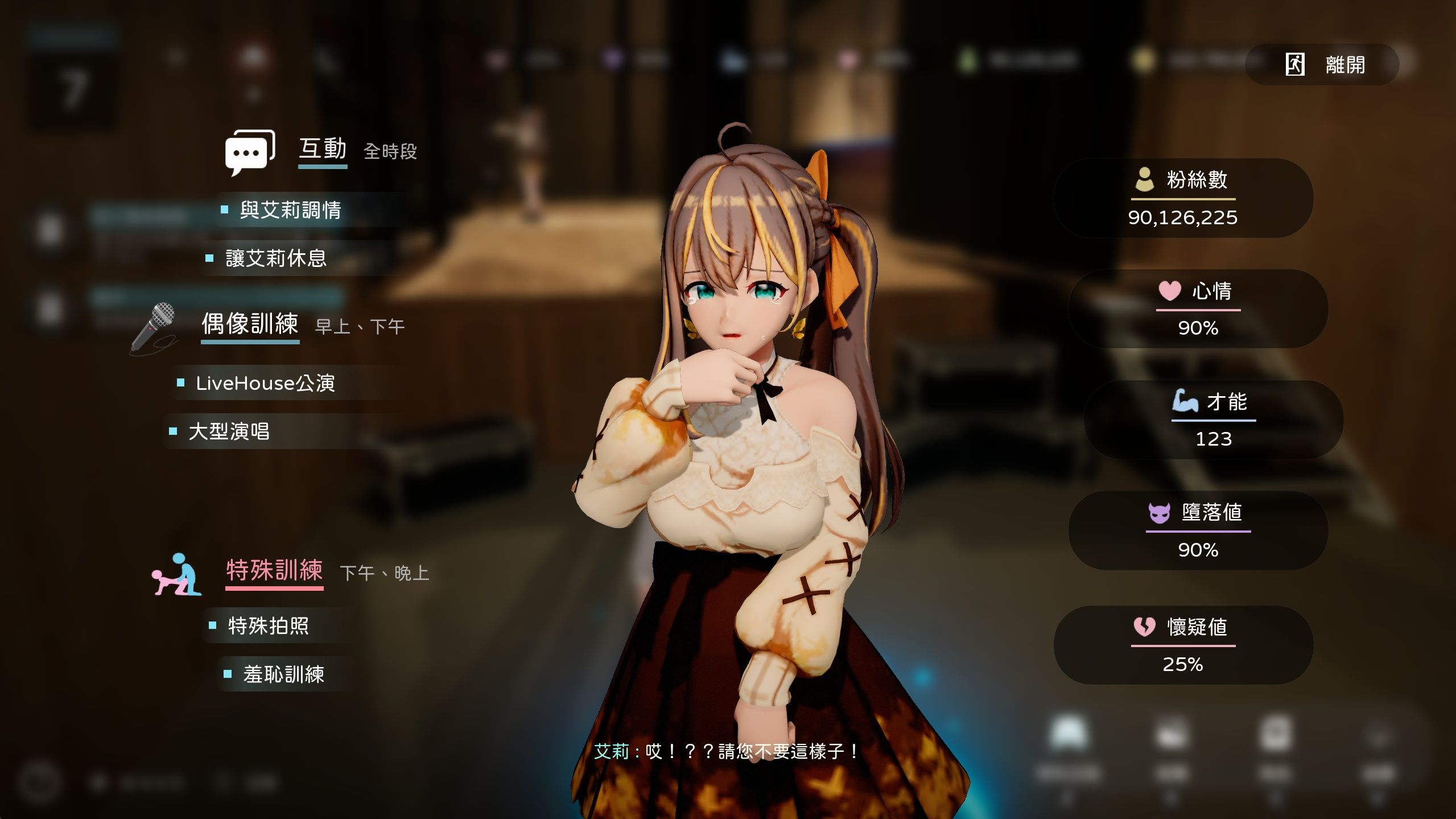The image size is (1456, 819).
Task: Start the LiveHouse公演 training
Action: point(265,383)
